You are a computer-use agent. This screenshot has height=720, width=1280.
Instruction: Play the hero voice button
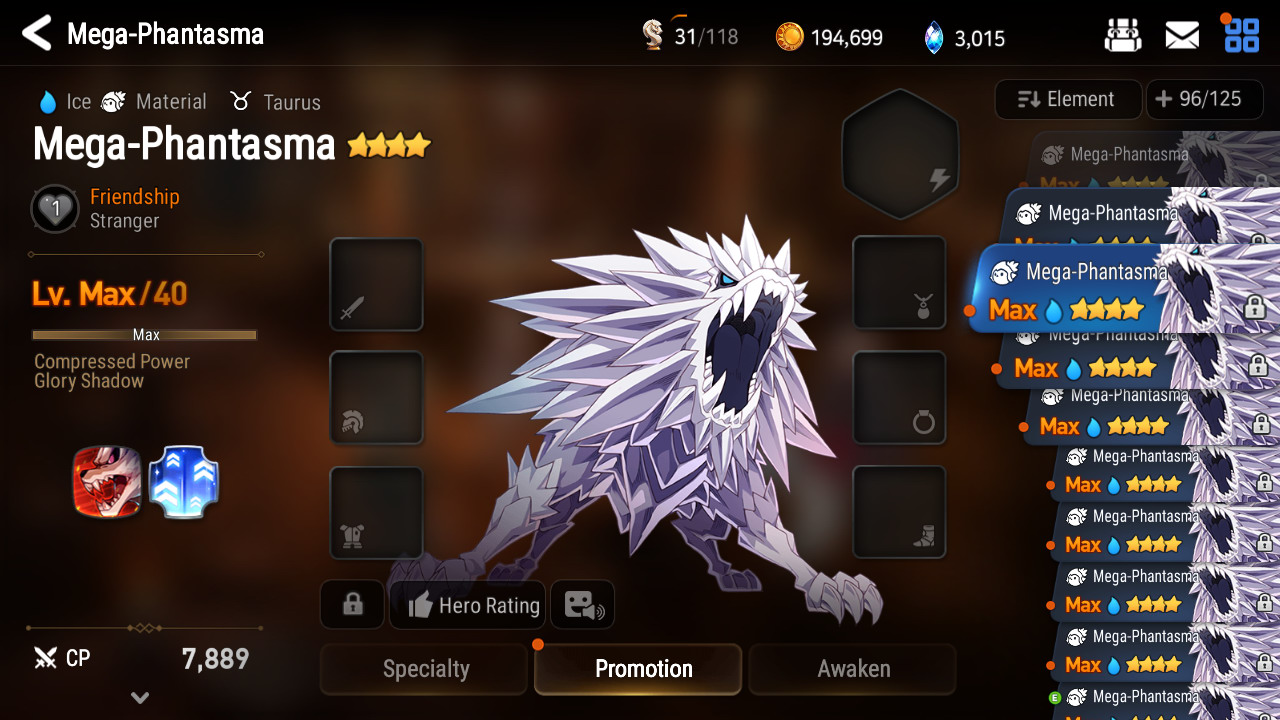[x=583, y=605]
